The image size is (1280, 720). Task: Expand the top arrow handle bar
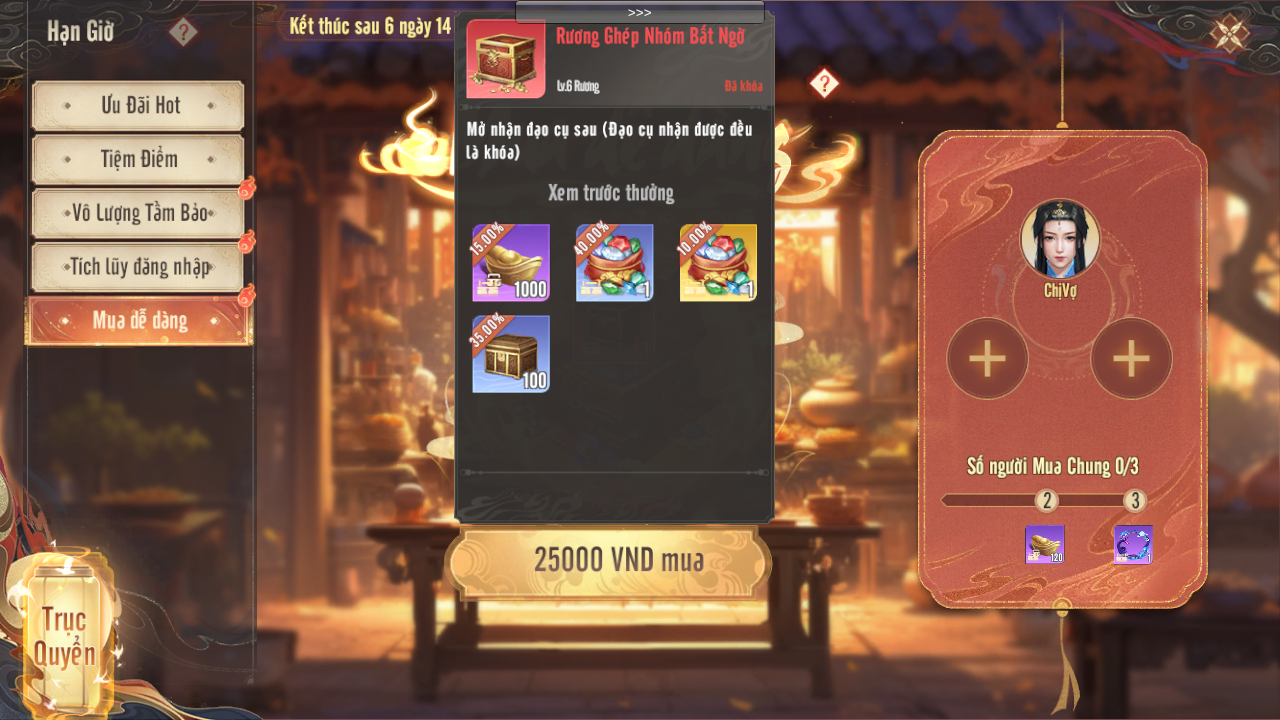click(x=640, y=12)
